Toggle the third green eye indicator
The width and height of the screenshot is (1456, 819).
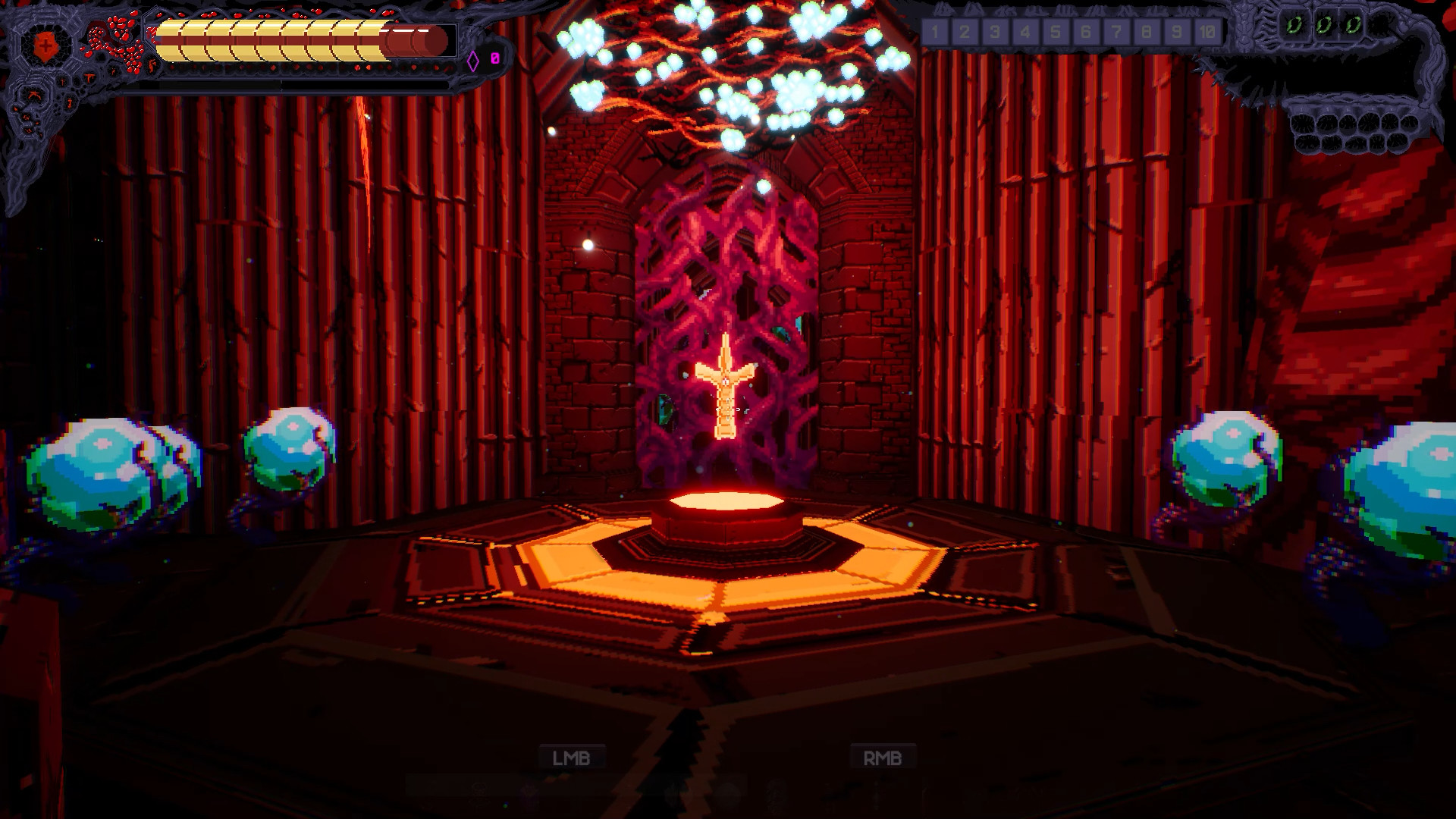tap(1354, 25)
